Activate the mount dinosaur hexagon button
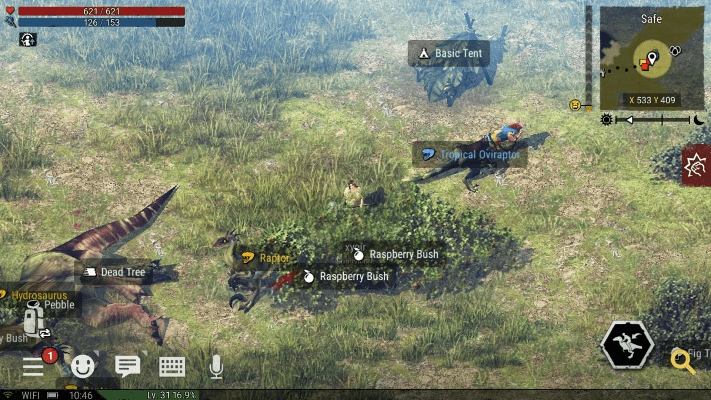This screenshot has height=400, width=711. pos(627,346)
